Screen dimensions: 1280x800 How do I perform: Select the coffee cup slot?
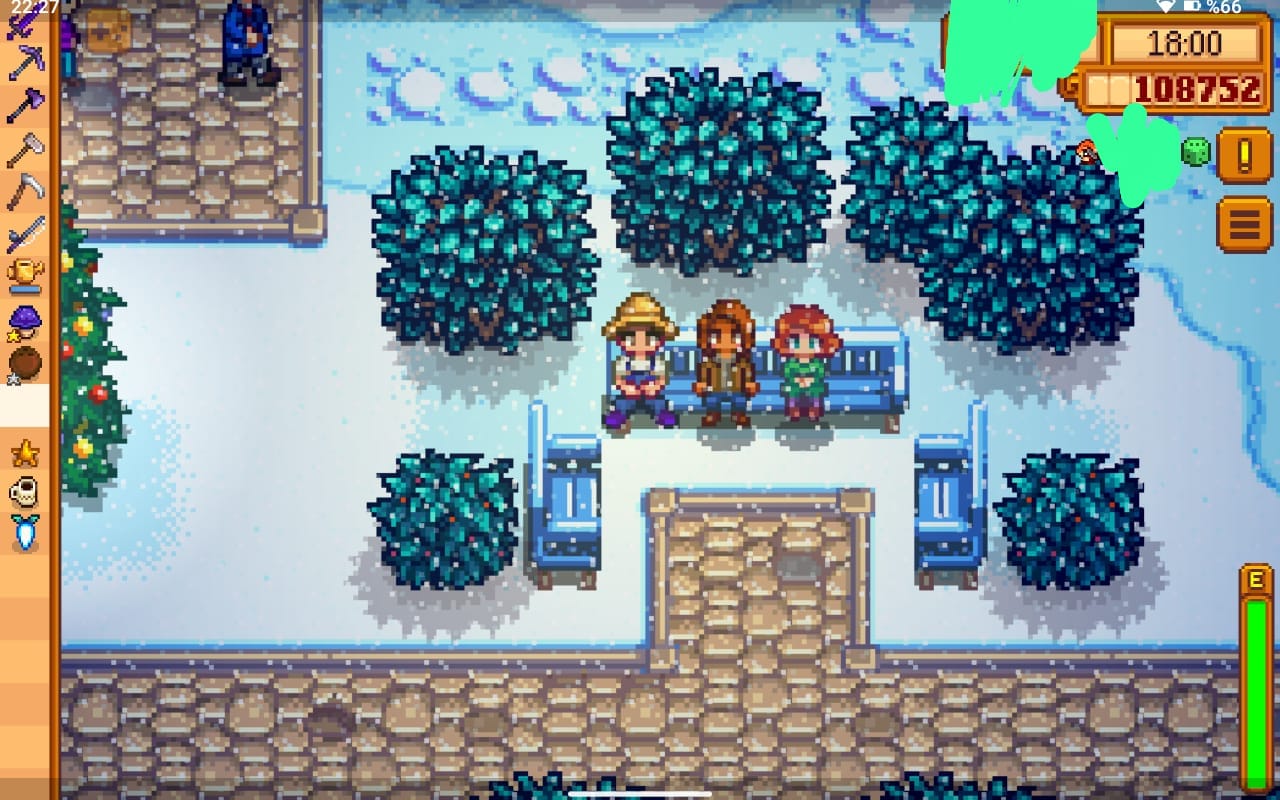(x=24, y=492)
